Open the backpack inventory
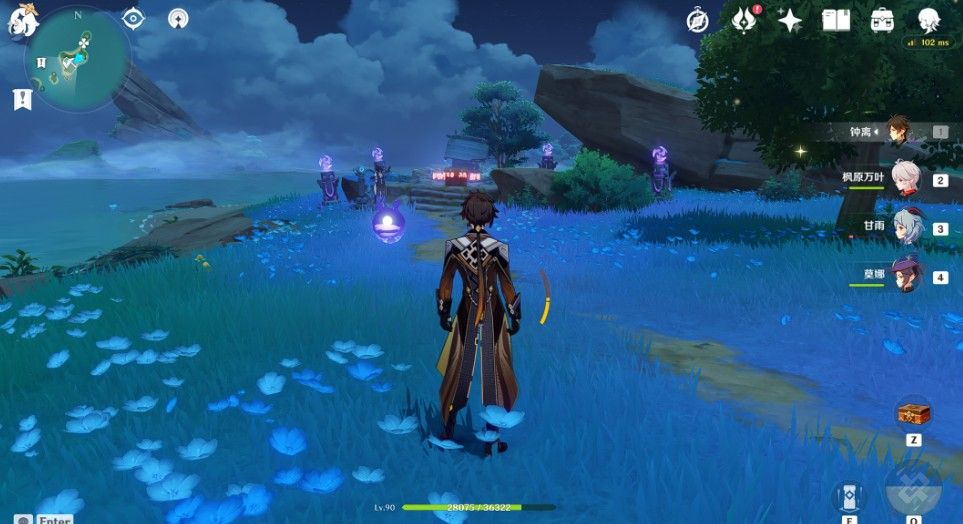 point(882,20)
